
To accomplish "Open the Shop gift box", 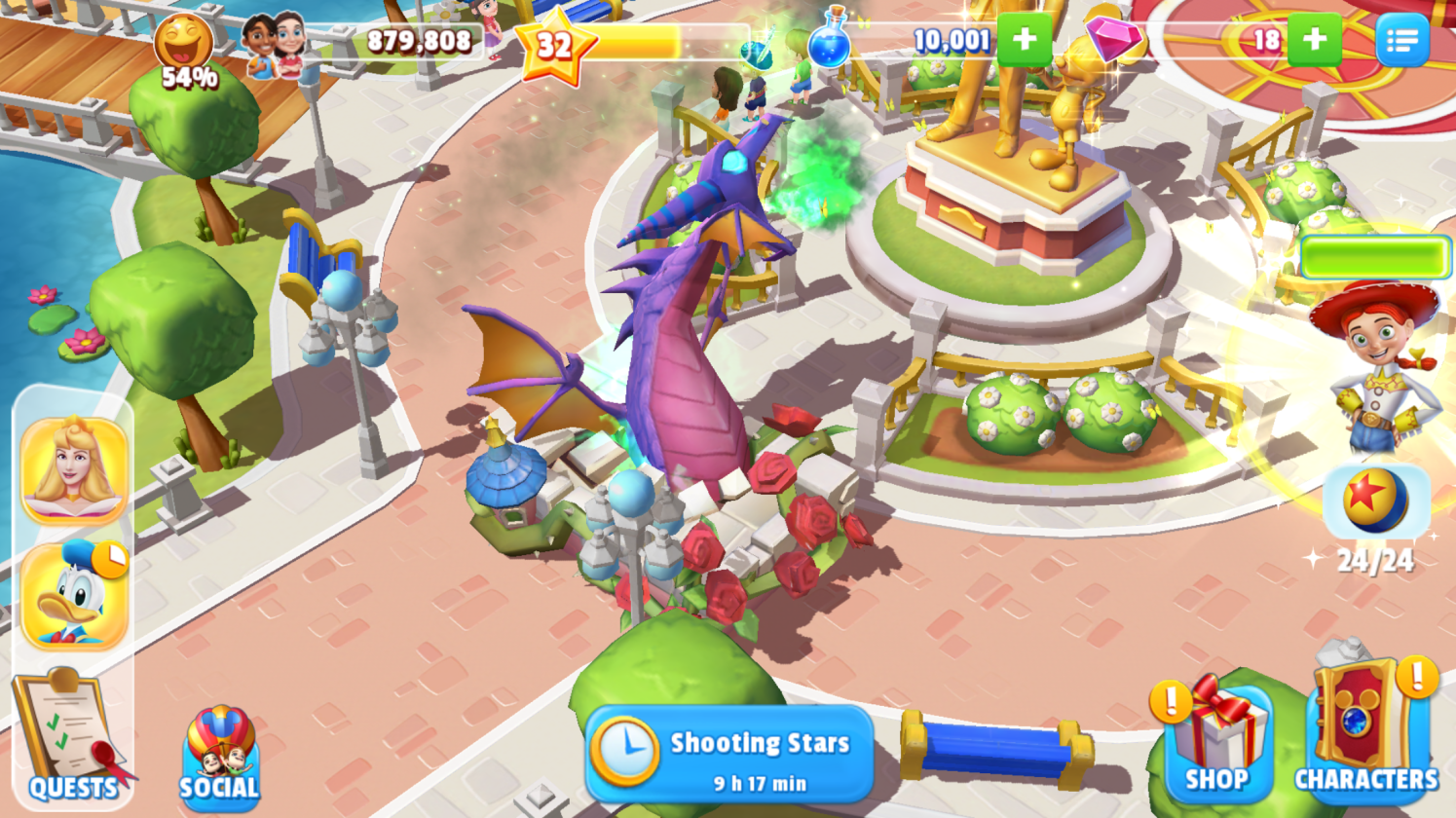I will pyautogui.click(x=1217, y=740).
